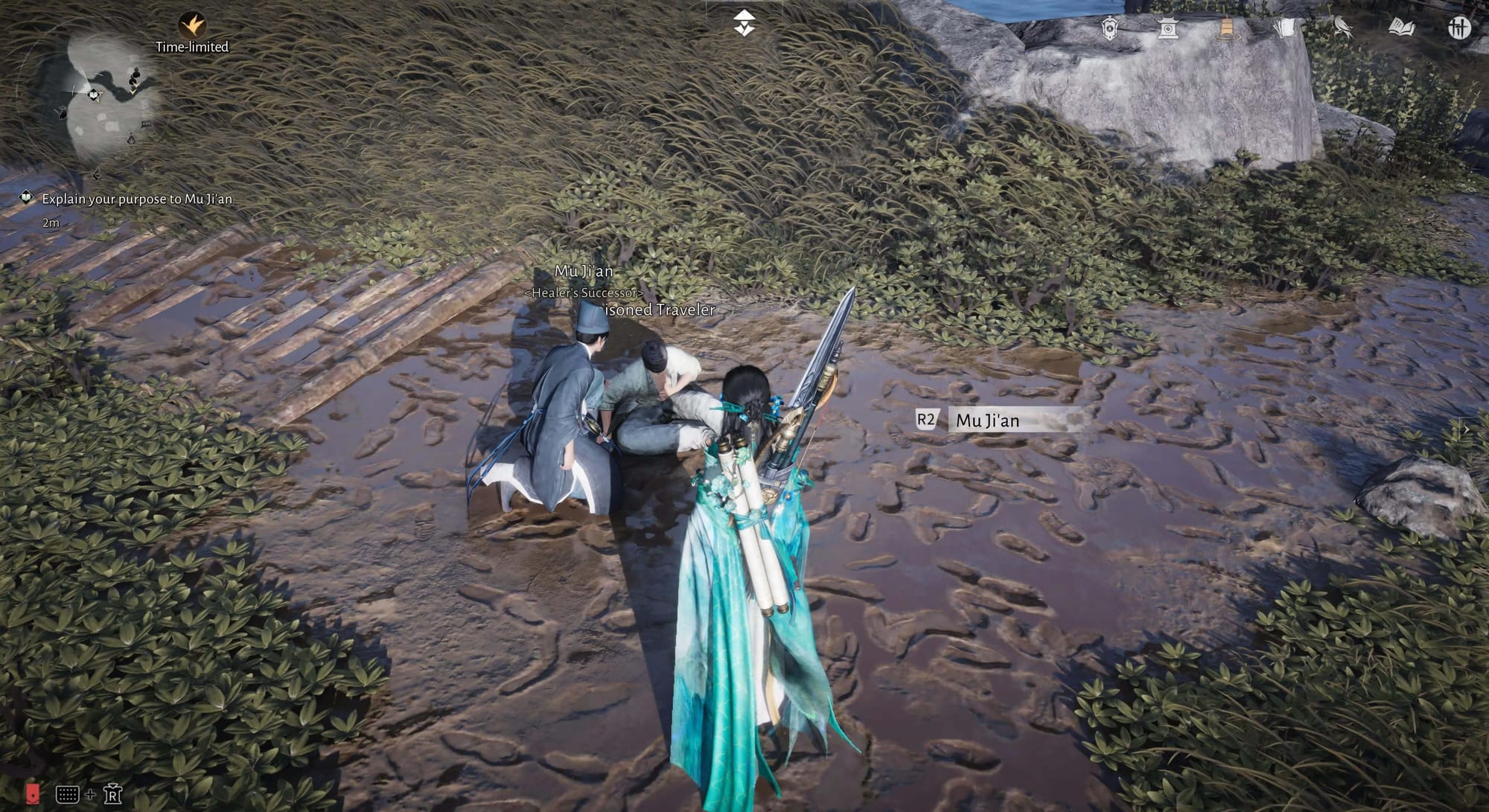Open the stacked paper cards icon
Viewport: 1489px width, 812px height.
(1284, 28)
